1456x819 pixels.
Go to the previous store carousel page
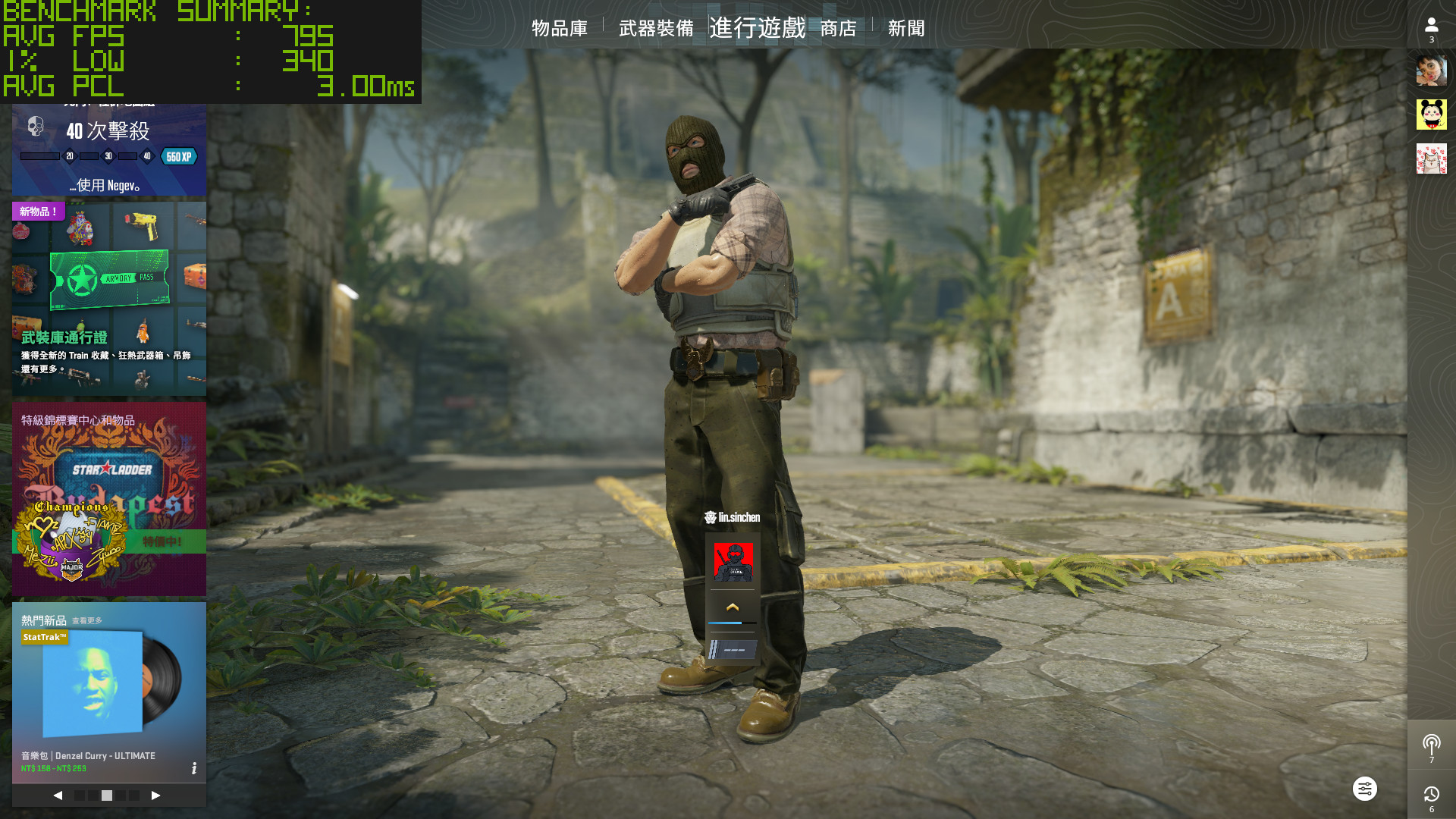(58, 795)
